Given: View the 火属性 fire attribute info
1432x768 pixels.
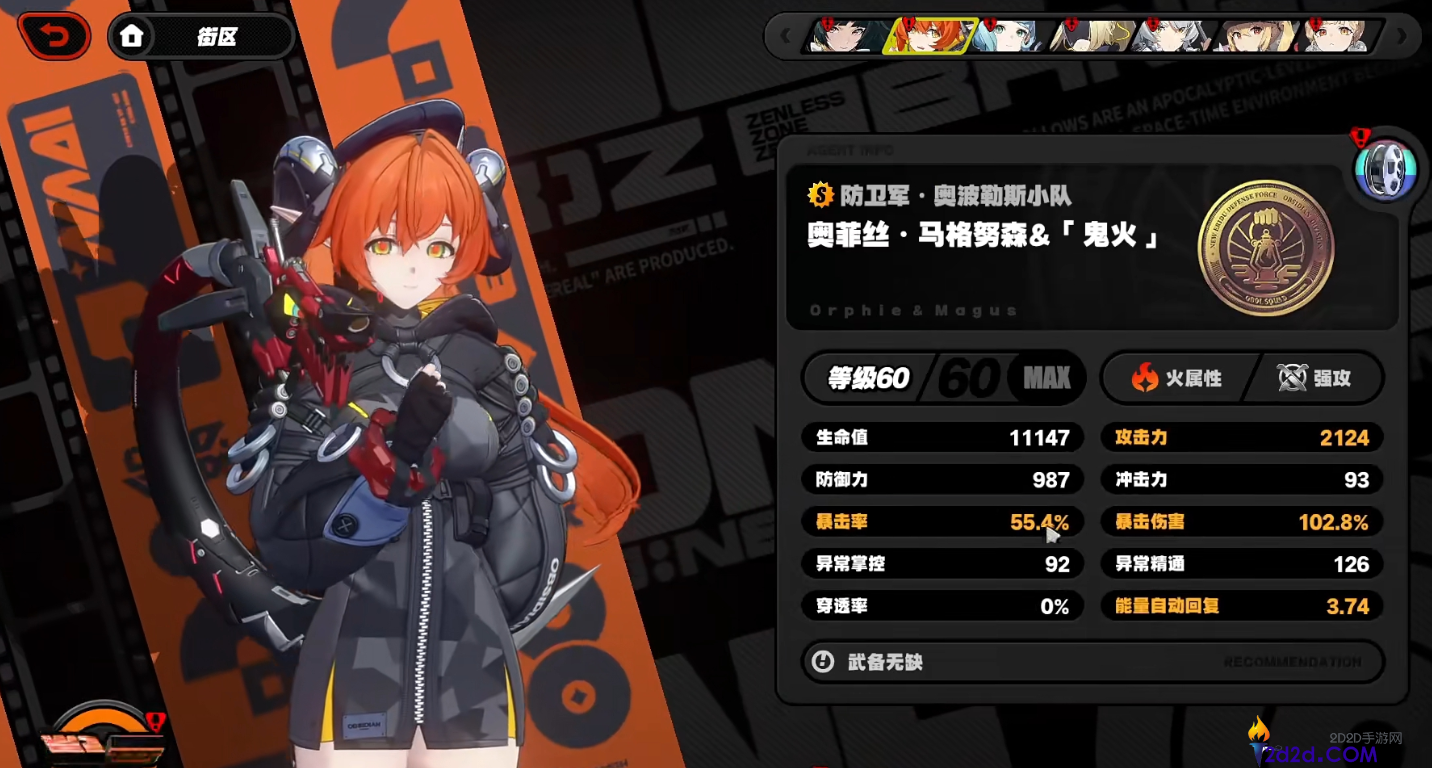Looking at the screenshot, I should click(1176, 378).
